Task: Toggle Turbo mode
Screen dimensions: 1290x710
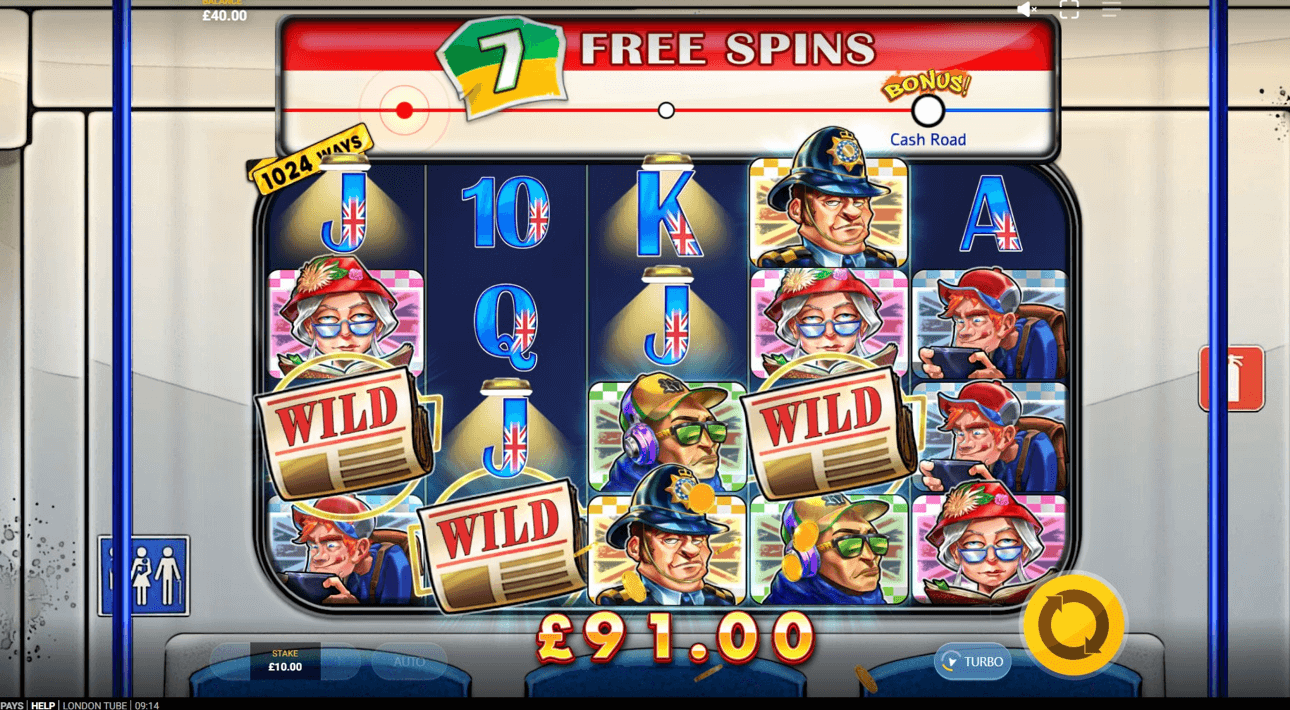Action: [973, 661]
